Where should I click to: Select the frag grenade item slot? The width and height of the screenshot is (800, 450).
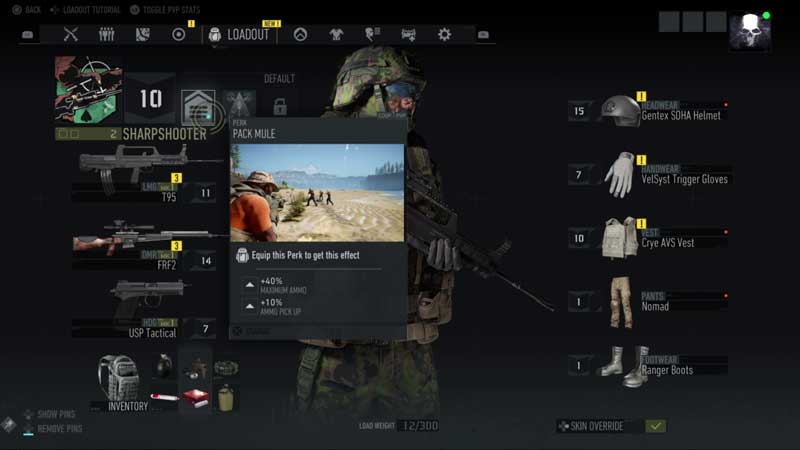click(x=163, y=365)
